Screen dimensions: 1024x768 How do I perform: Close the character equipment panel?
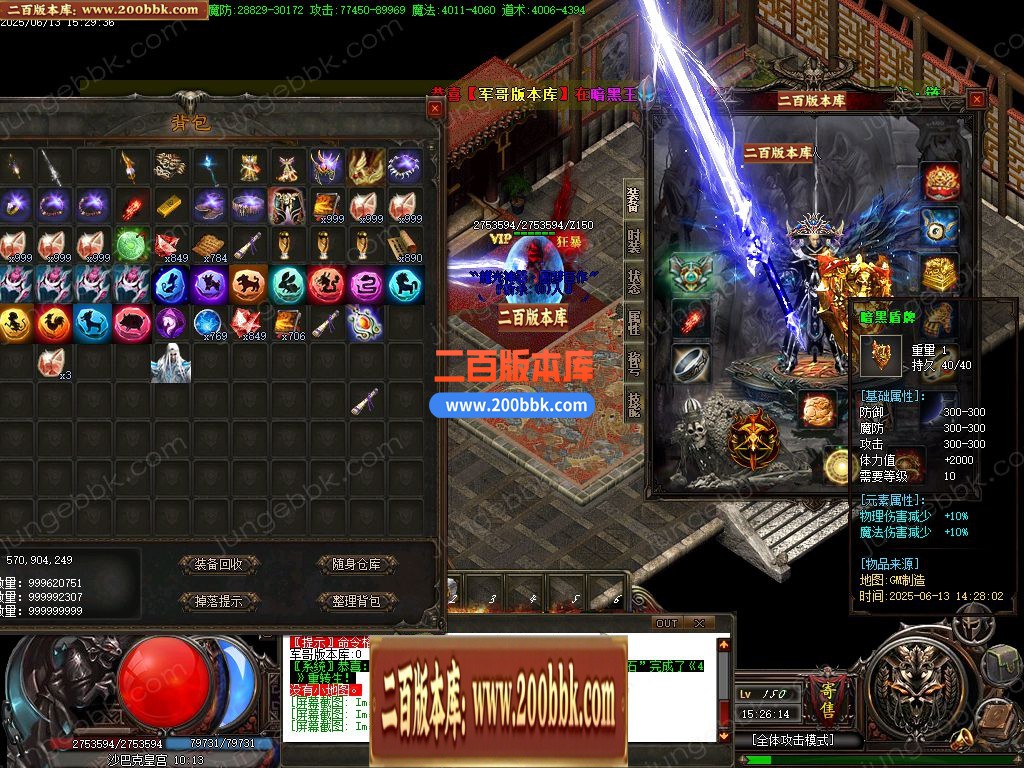click(976, 99)
